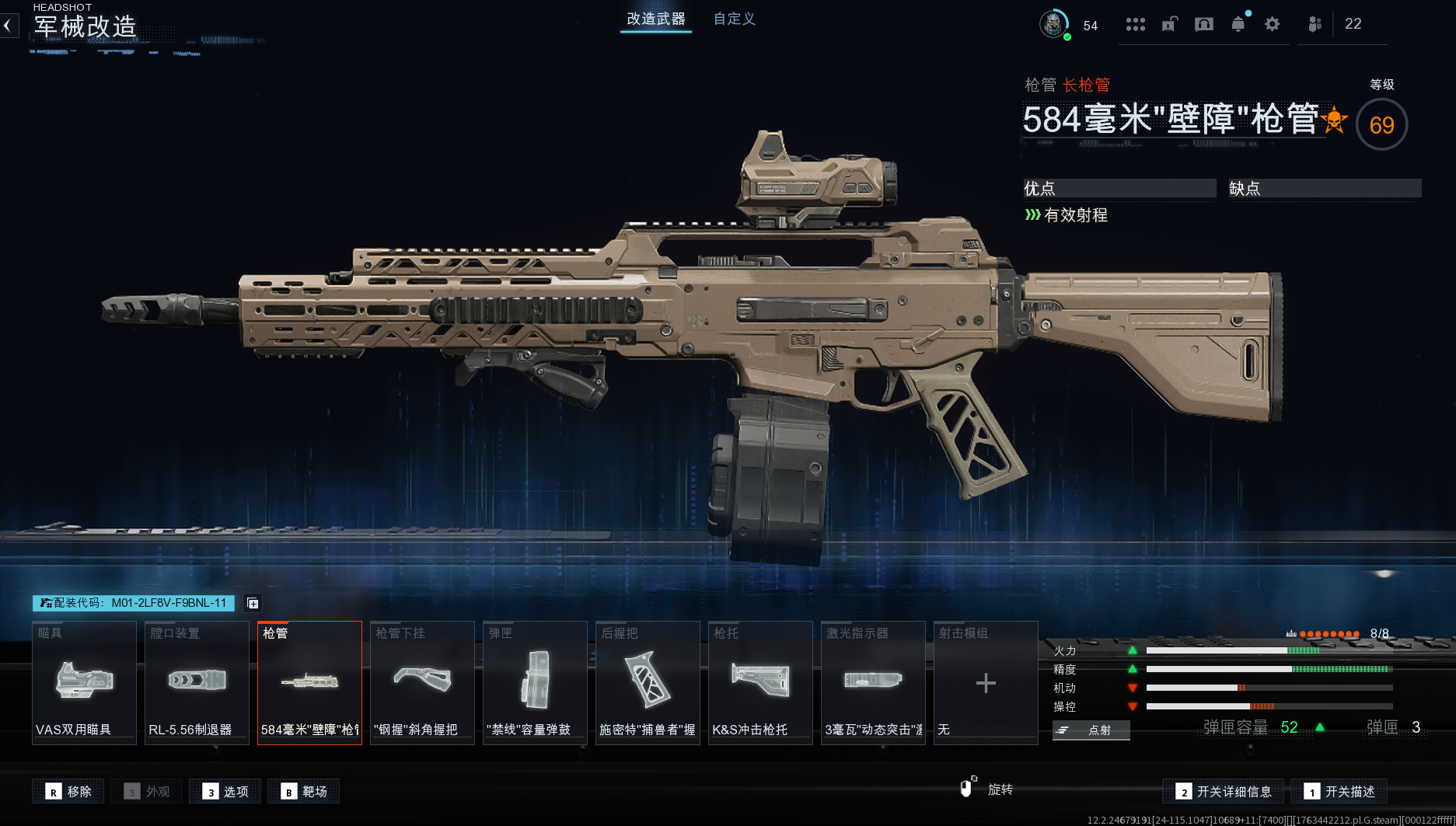Open the "钢握"斜角握把 underbarrel slot
Viewport: 1456px width, 826px height.
pyautogui.click(x=422, y=682)
